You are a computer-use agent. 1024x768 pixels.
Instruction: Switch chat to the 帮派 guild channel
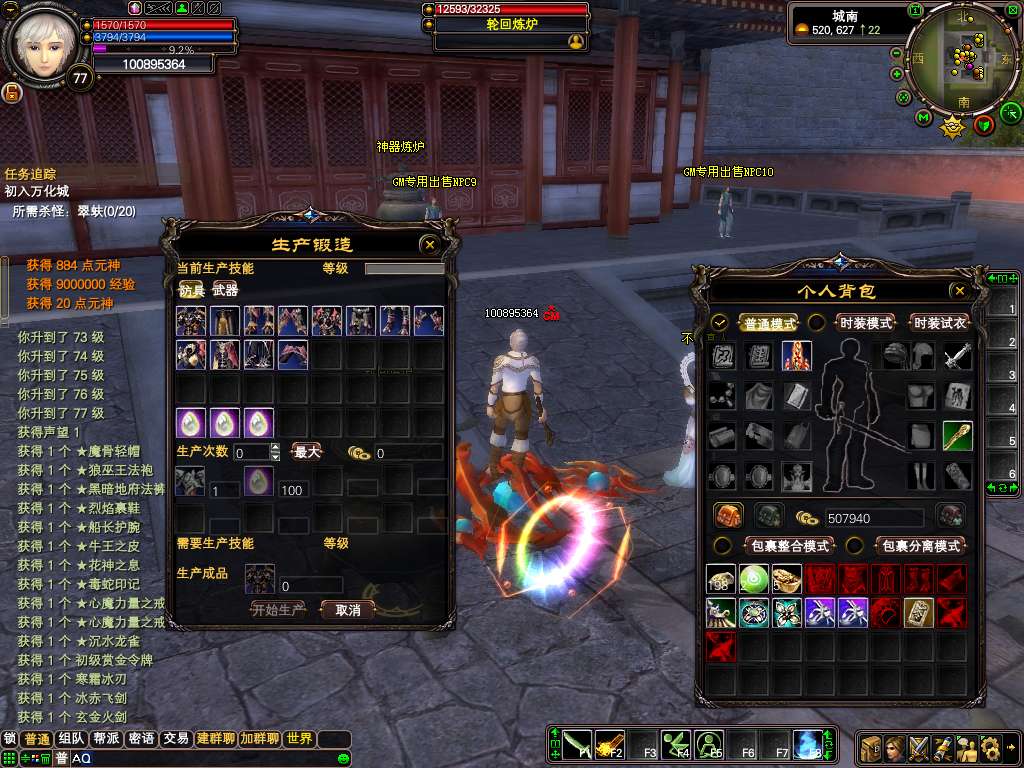(x=106, y=739)
